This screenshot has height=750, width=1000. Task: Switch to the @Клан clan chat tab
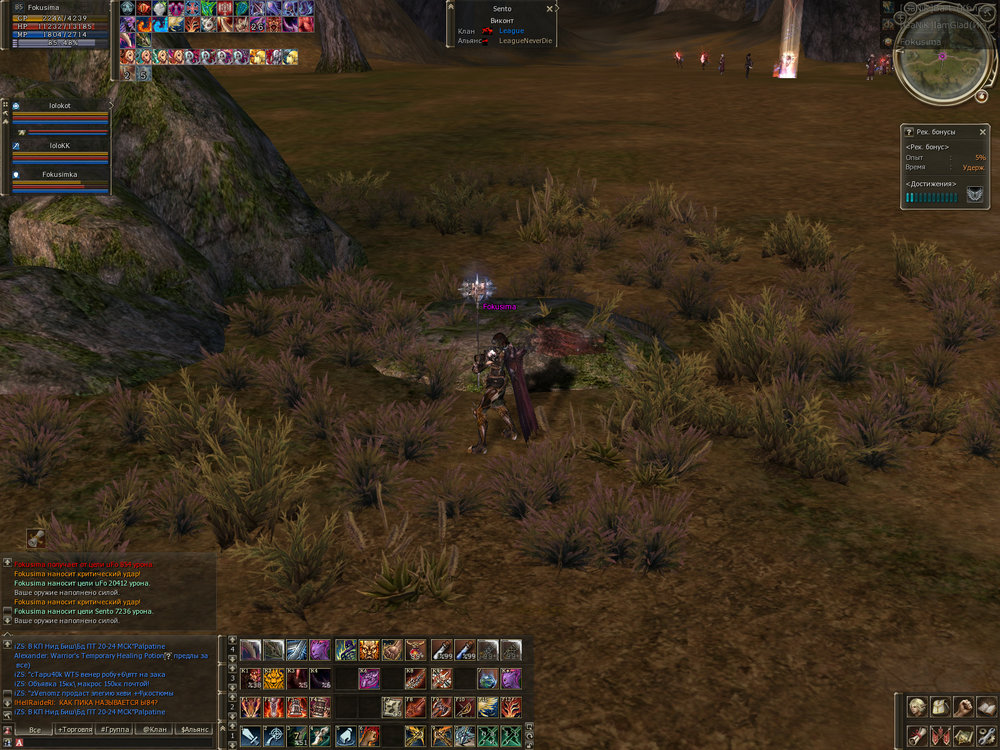pos(153,730)
